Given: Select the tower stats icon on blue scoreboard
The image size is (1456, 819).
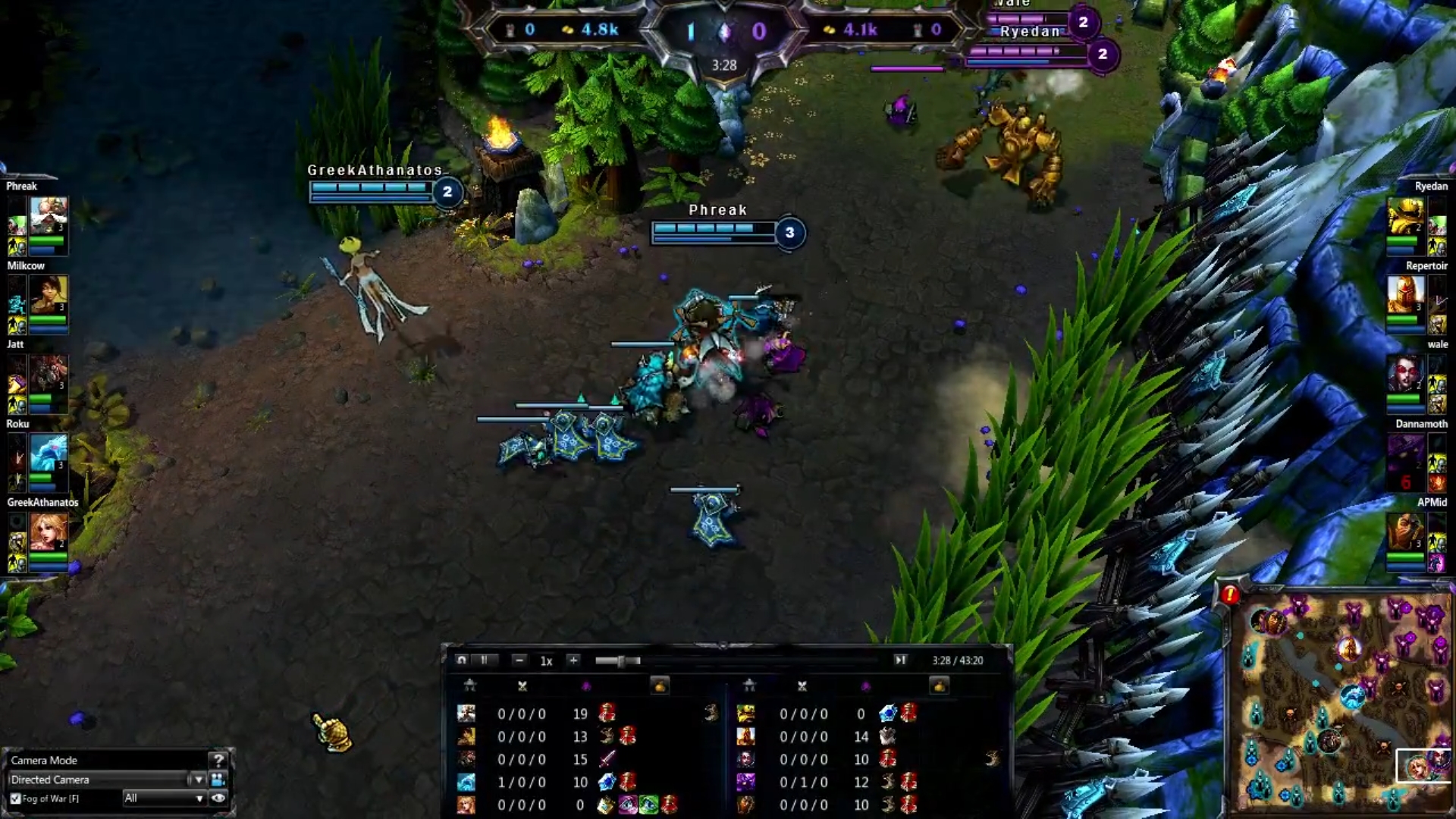Looking at the screenshot, I should pos(471,685).
